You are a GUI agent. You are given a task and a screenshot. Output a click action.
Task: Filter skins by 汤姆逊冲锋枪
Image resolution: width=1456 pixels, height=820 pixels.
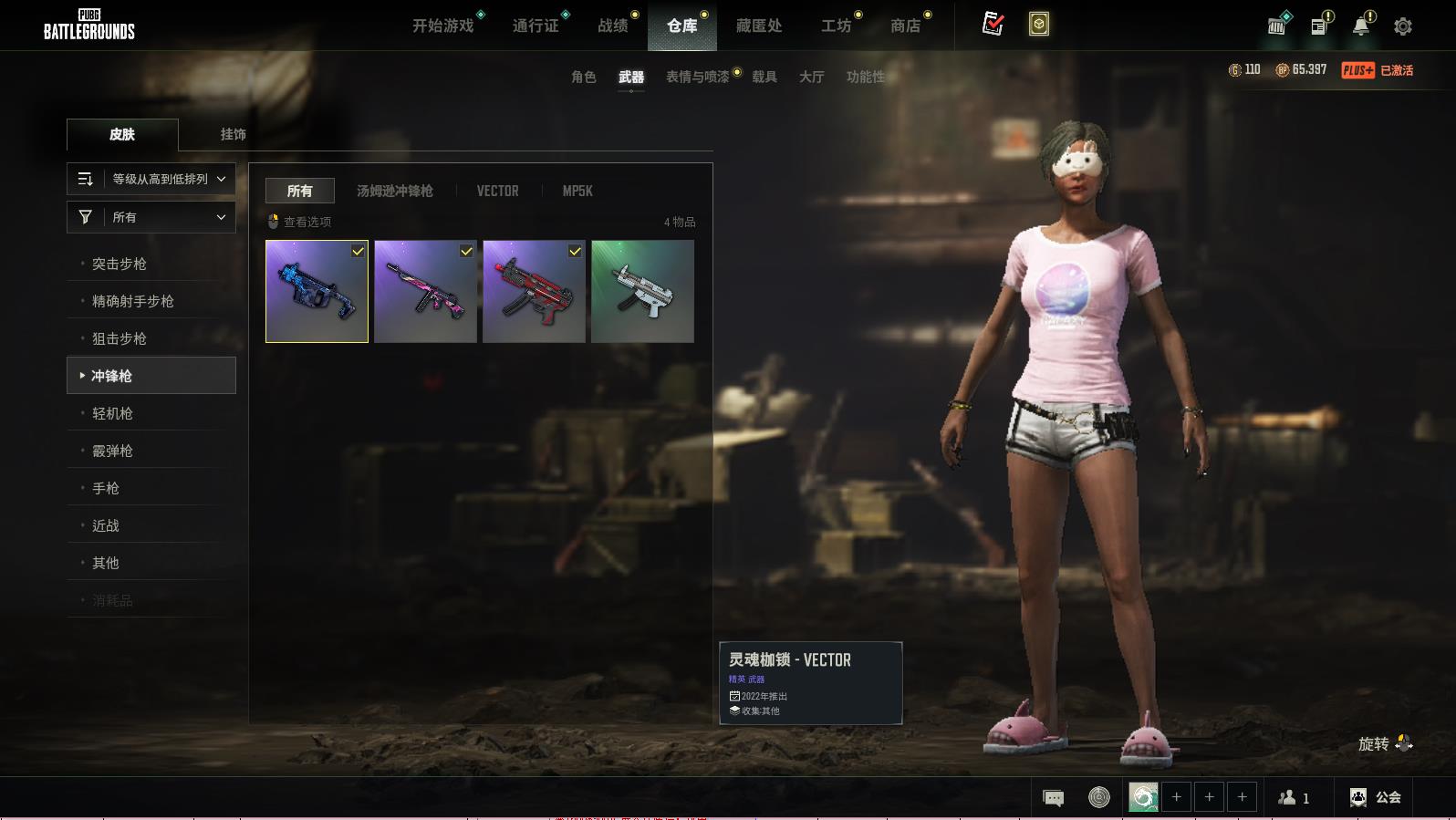pos(394,191)
